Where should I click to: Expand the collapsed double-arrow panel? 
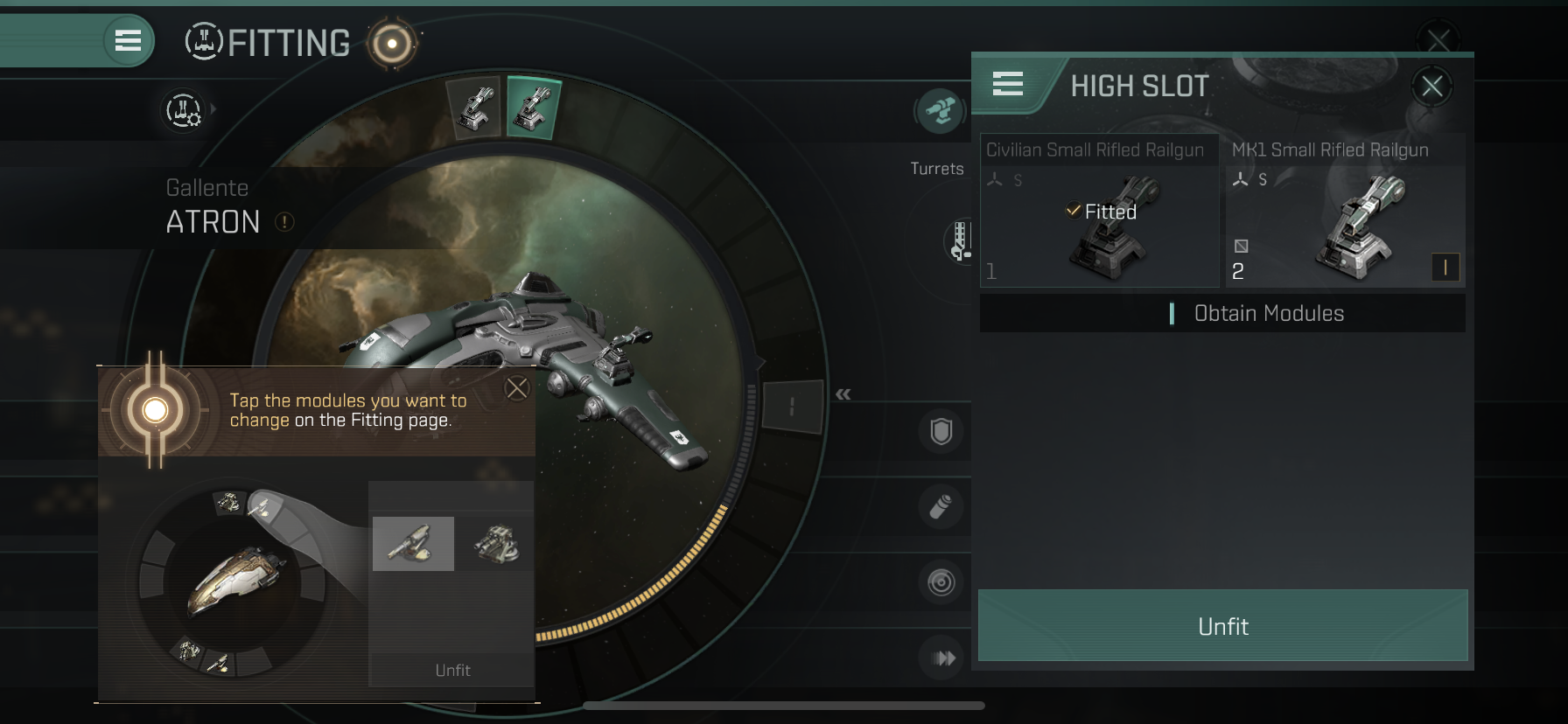[x=843, y=394]
